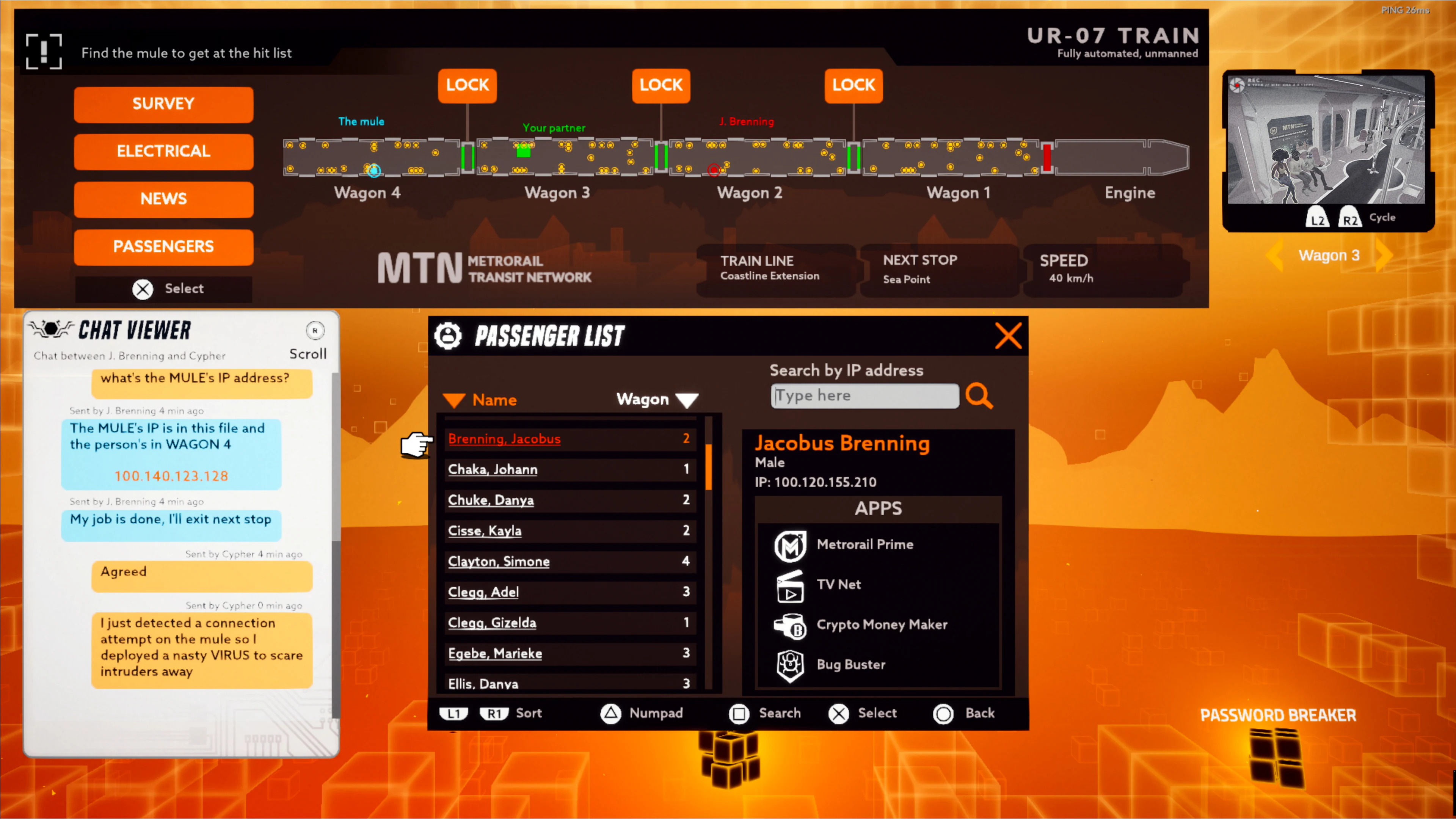Toggle the LOCK between Wagon 4 and Wagon 3
This screenshot has width=1456, height=819.
[x=467, y=85]
